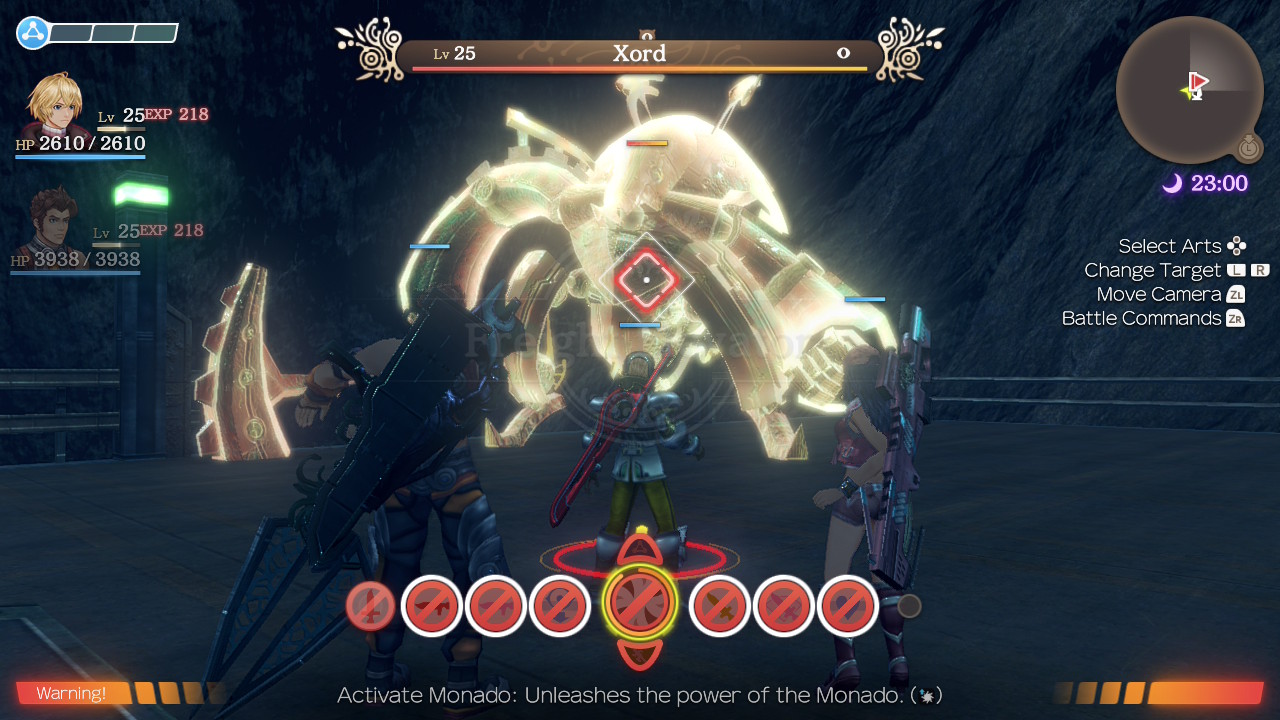Open the circular minimap

(1190, 89)
